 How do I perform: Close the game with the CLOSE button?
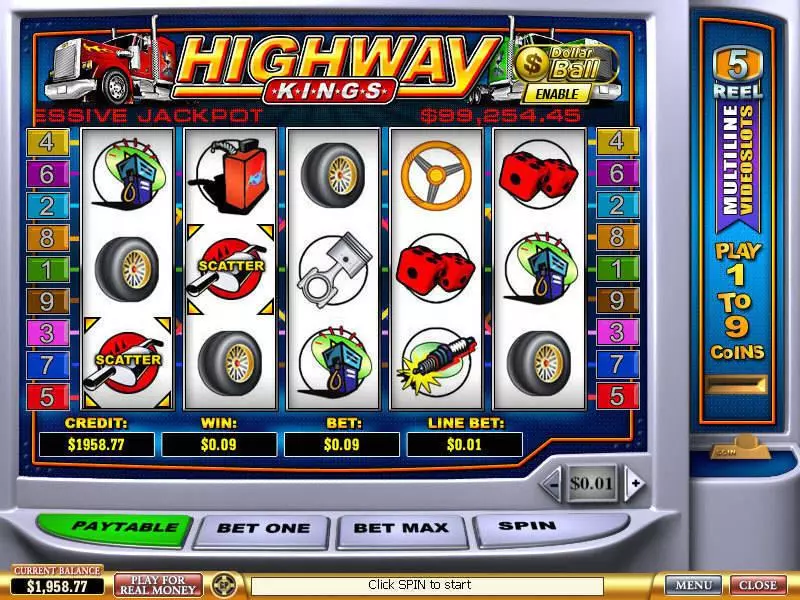[x=757, y=585]
